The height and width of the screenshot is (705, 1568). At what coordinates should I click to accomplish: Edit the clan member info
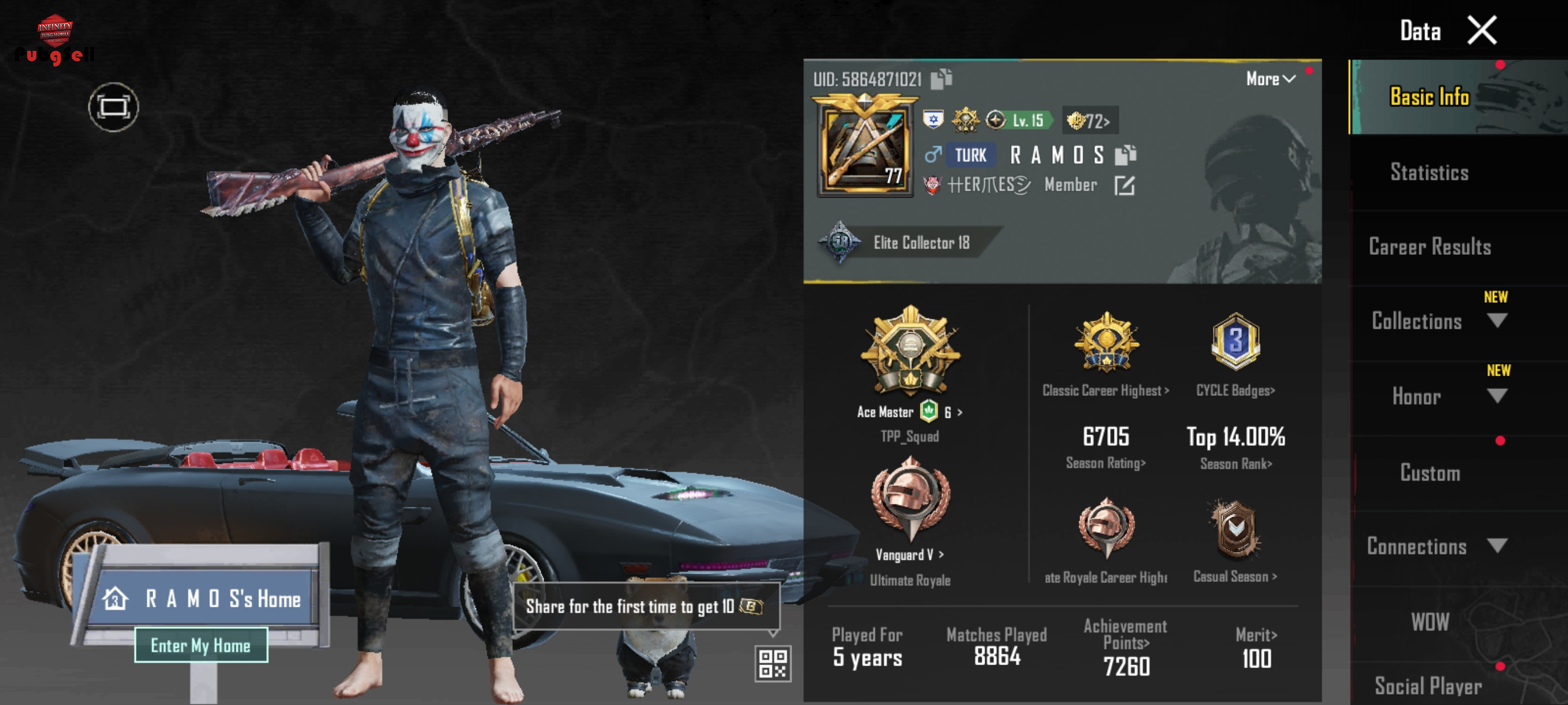[x=1123, y=185]
